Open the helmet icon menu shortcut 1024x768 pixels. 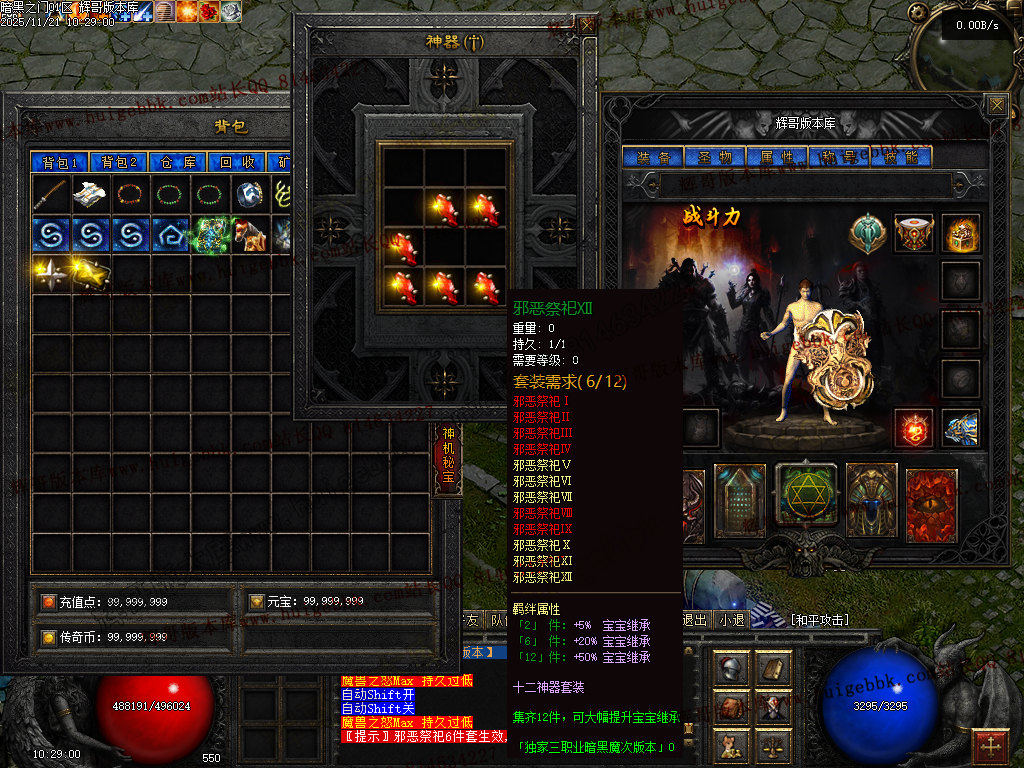(731, 669)
